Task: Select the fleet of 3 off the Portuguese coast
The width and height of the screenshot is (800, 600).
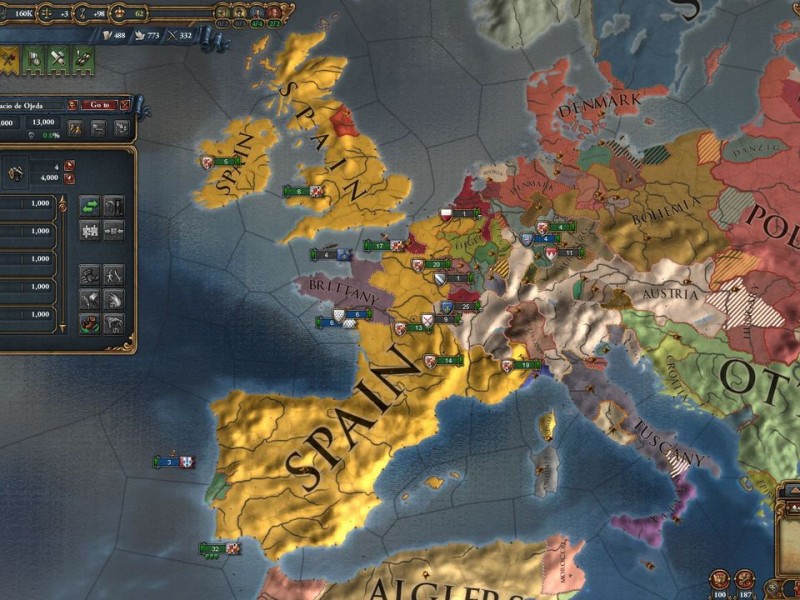Action: (x=173, y=462)
